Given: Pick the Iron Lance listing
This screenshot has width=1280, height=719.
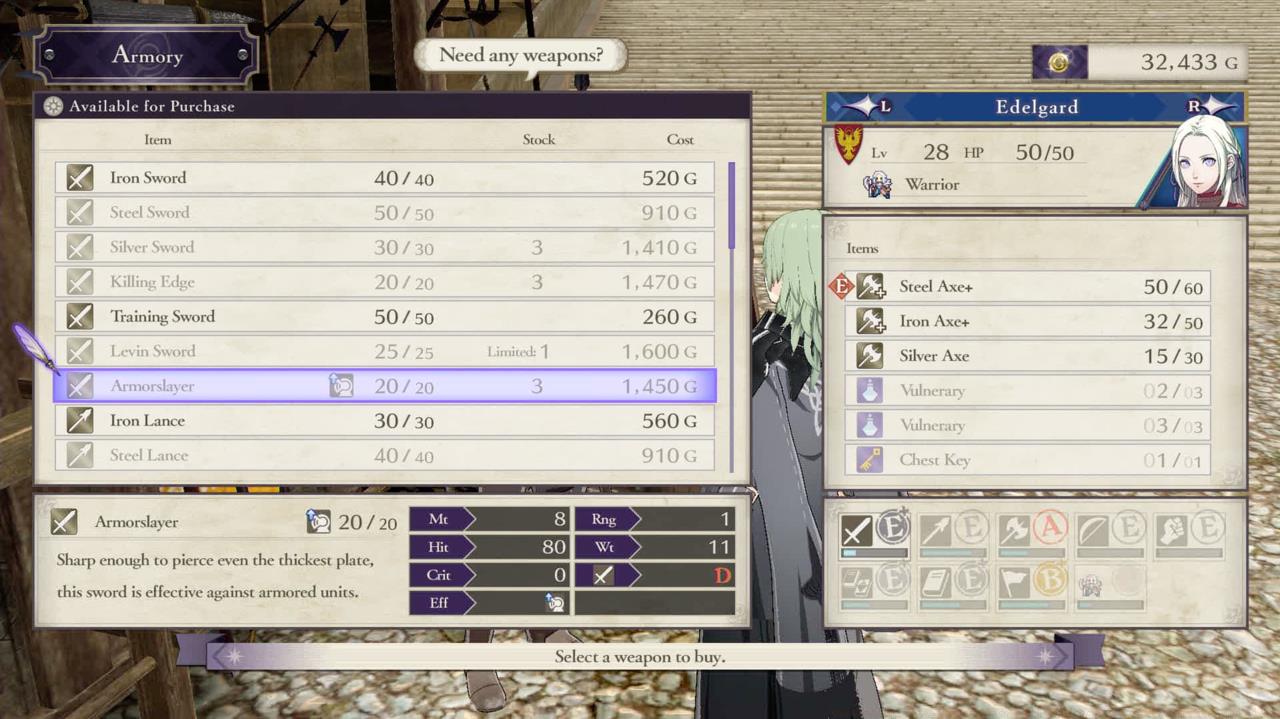Looking at the screenshot, I should 385,421.
